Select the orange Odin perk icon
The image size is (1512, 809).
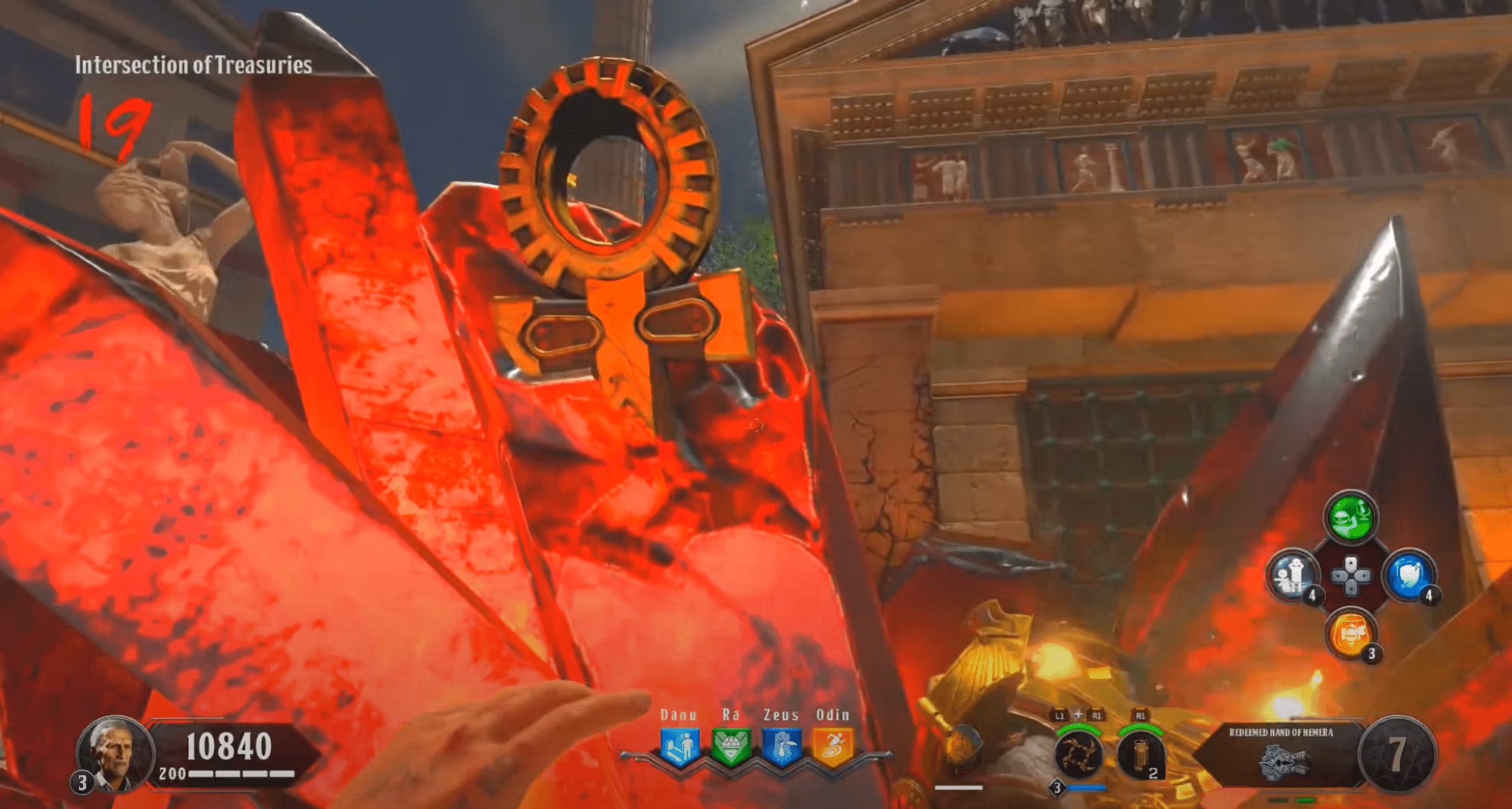click(832, 747)
